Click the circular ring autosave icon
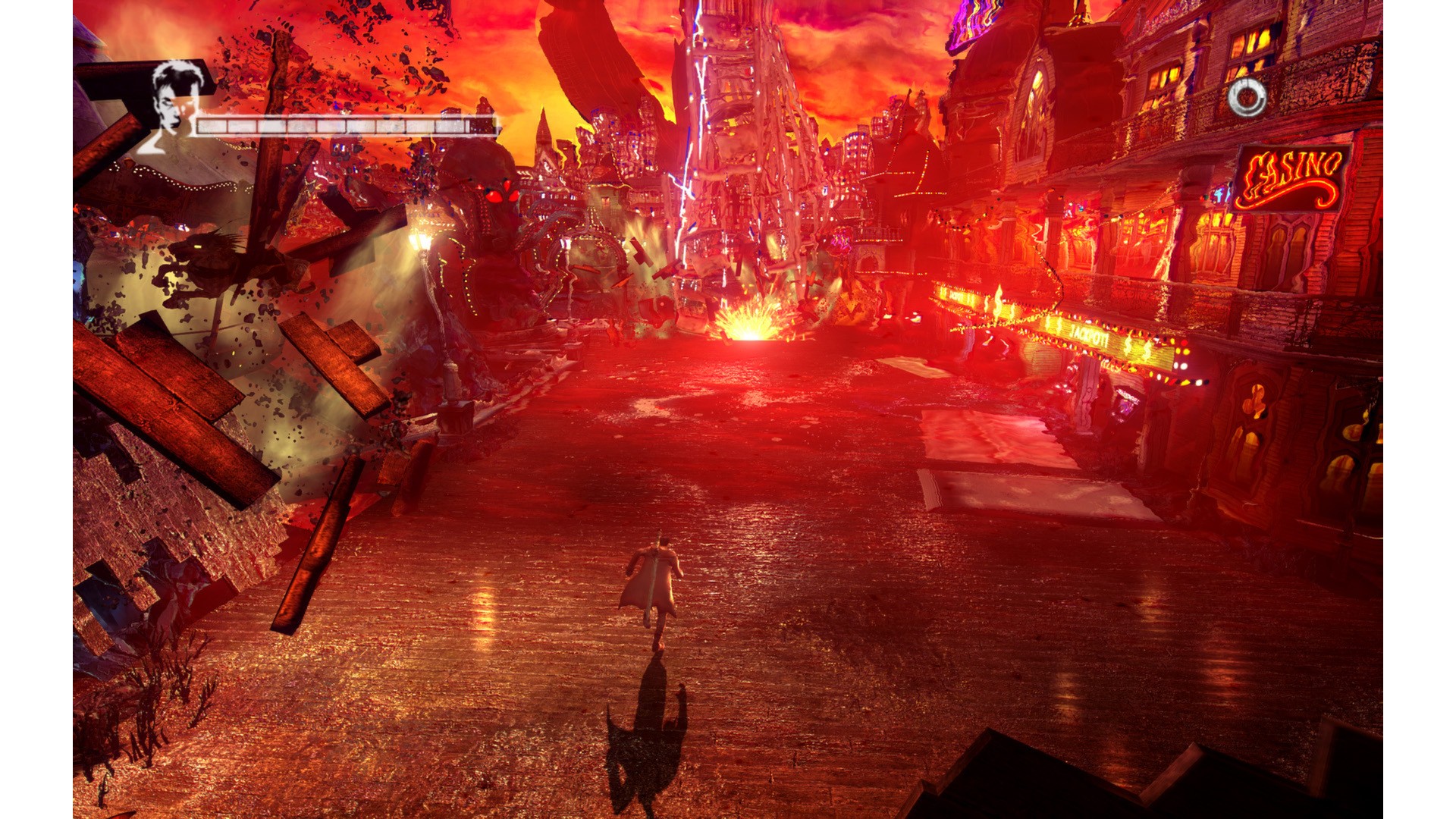 coord(1247,98)
